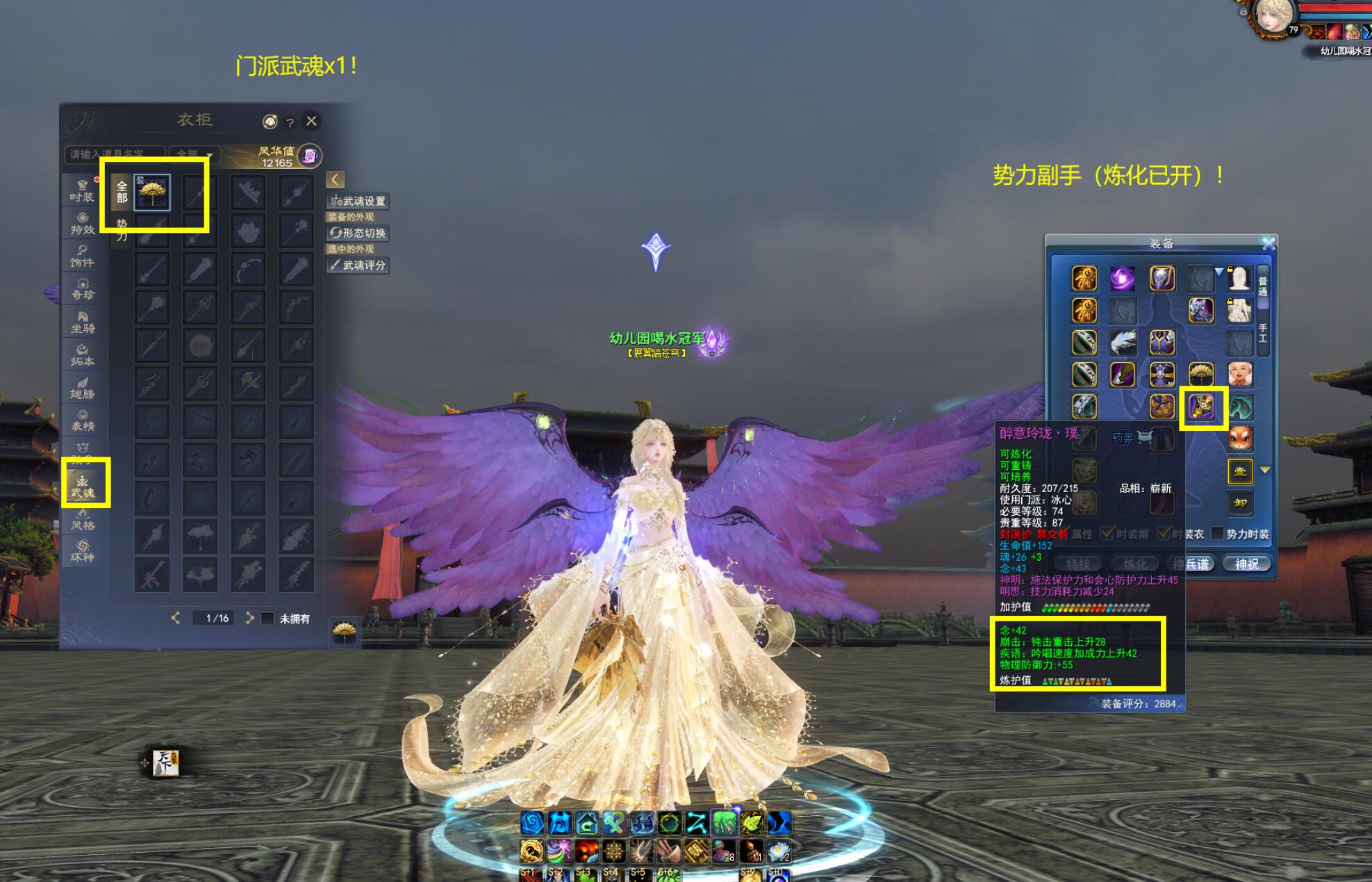
Task: Click the 形态切换 form switch button
Action: 358,233
